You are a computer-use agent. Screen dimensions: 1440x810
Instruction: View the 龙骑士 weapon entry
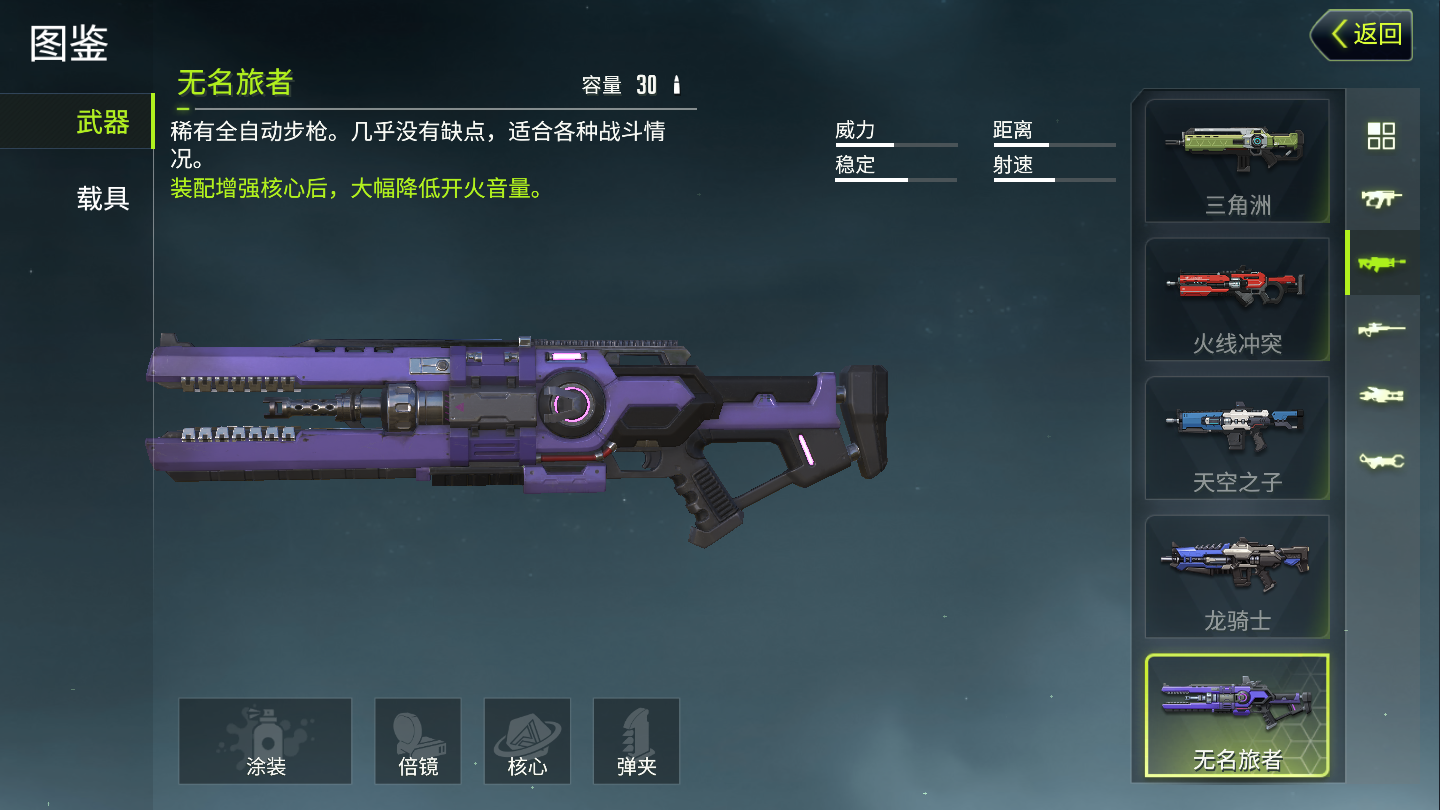click(1237, 576)
